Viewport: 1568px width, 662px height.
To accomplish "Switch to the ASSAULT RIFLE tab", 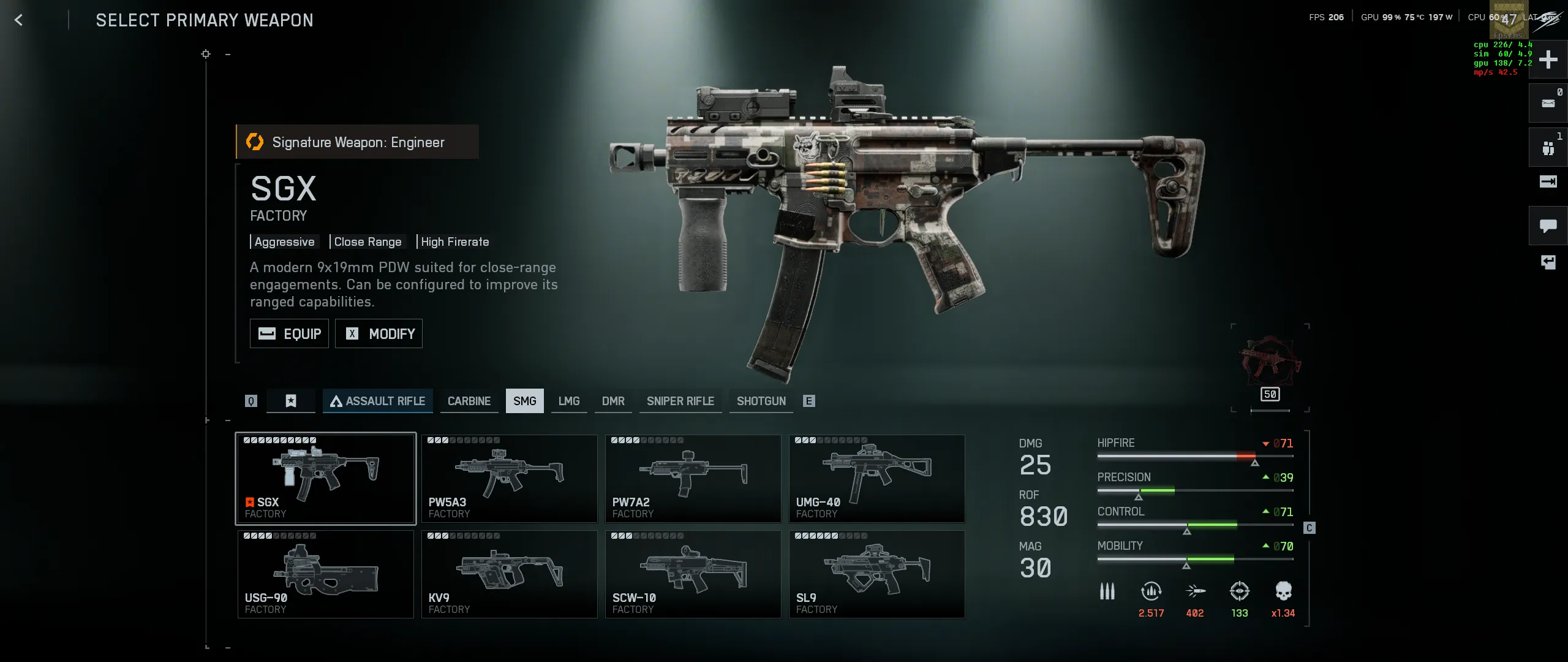I will [378, 401].
